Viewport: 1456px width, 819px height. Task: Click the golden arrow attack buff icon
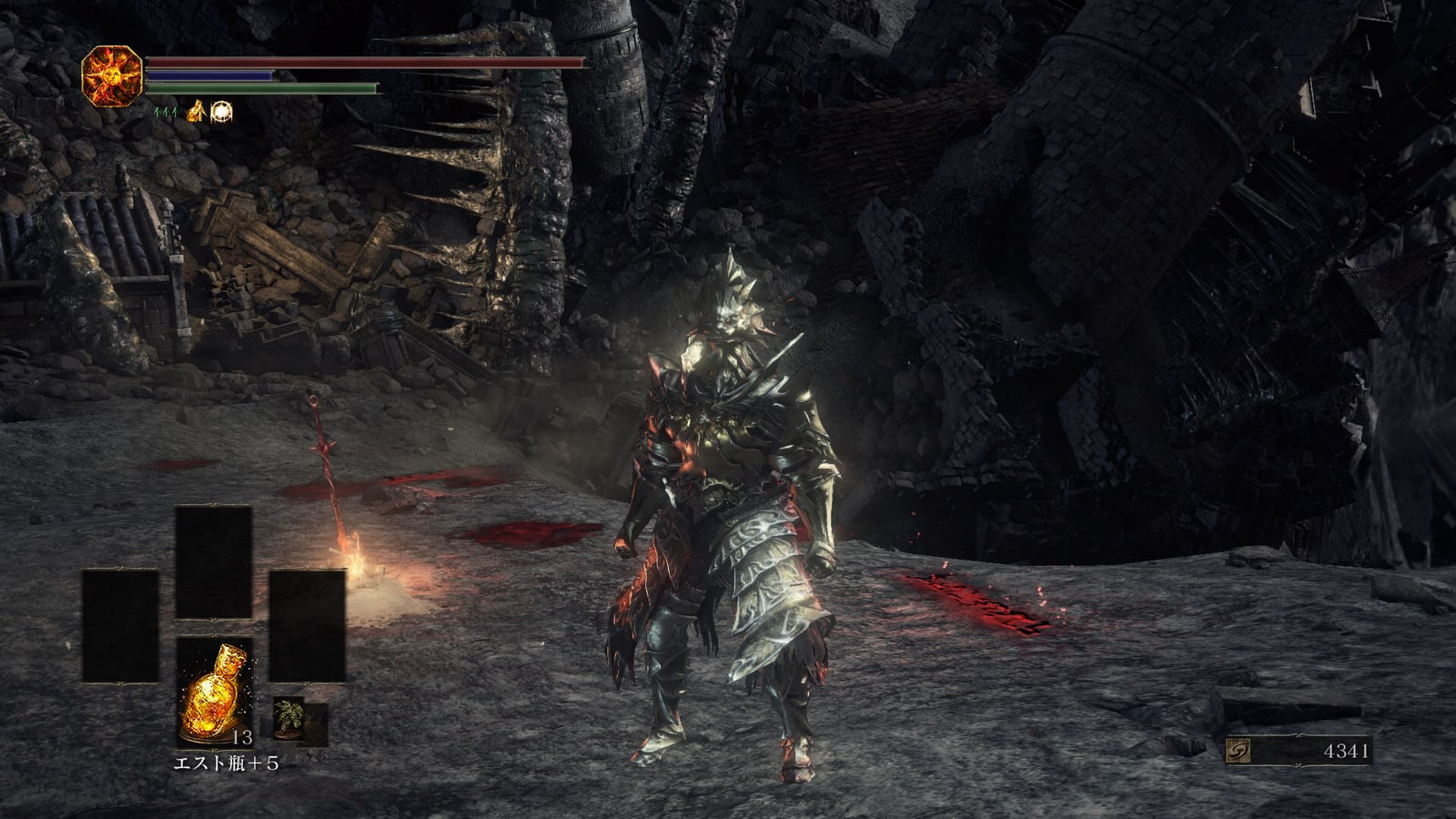pyautogui.click(x=195, y=112)
